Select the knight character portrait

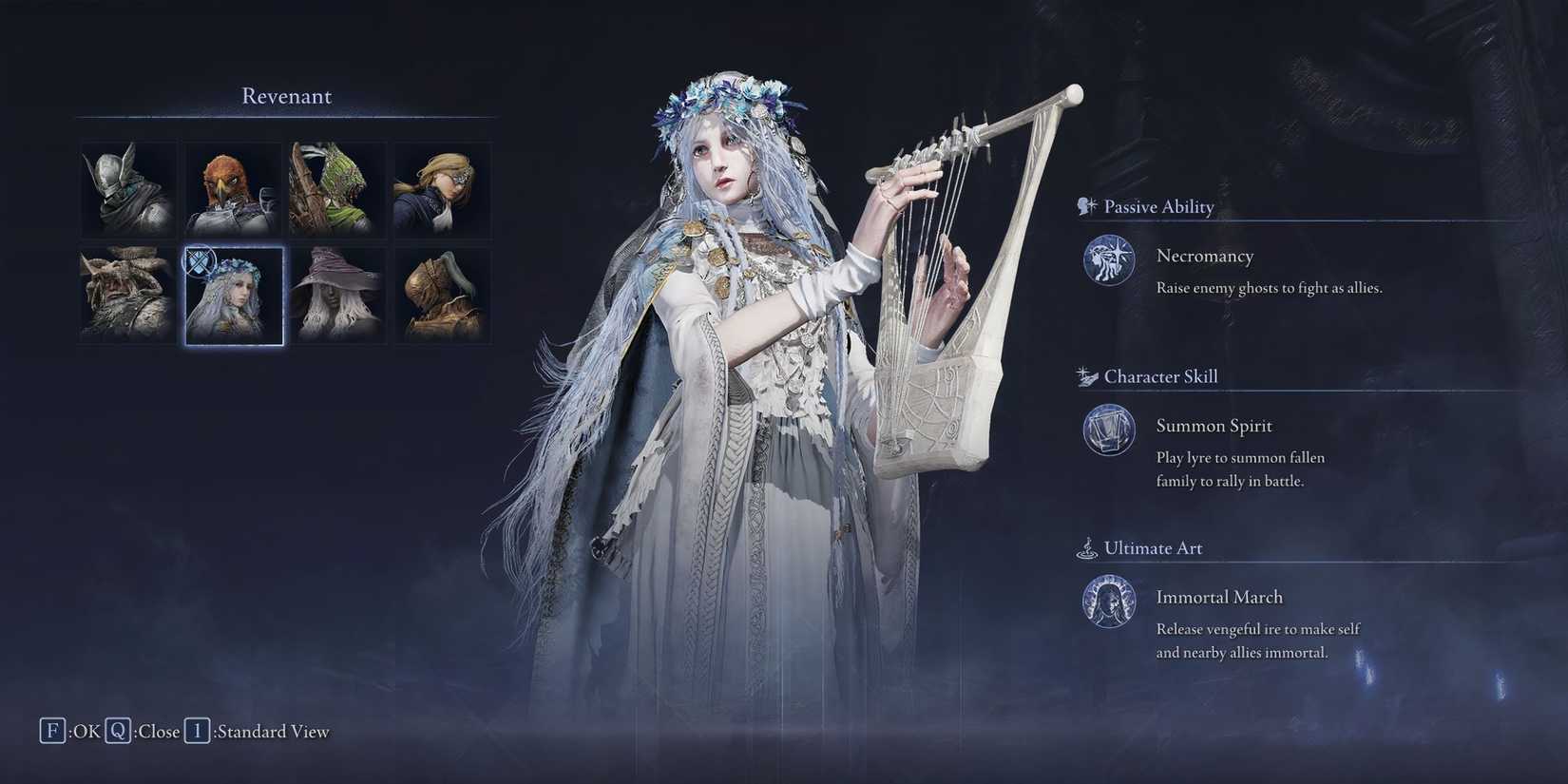click(127, 189)
